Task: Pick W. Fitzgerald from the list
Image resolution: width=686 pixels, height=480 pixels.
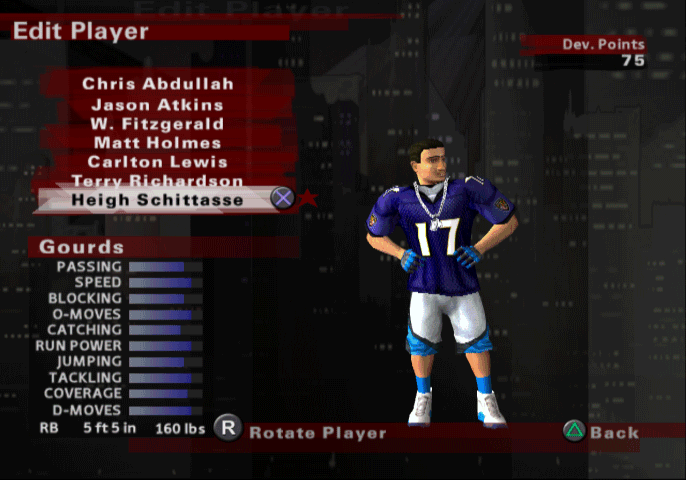Action: click(x=157, y=123)
